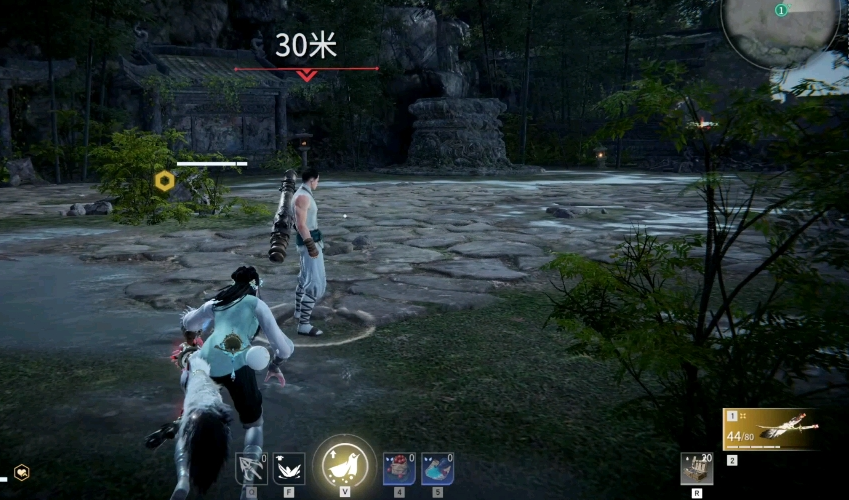The image size is (849, 500).
Task: Click the hexagonal heart status icon
Action: coord(21,472)
